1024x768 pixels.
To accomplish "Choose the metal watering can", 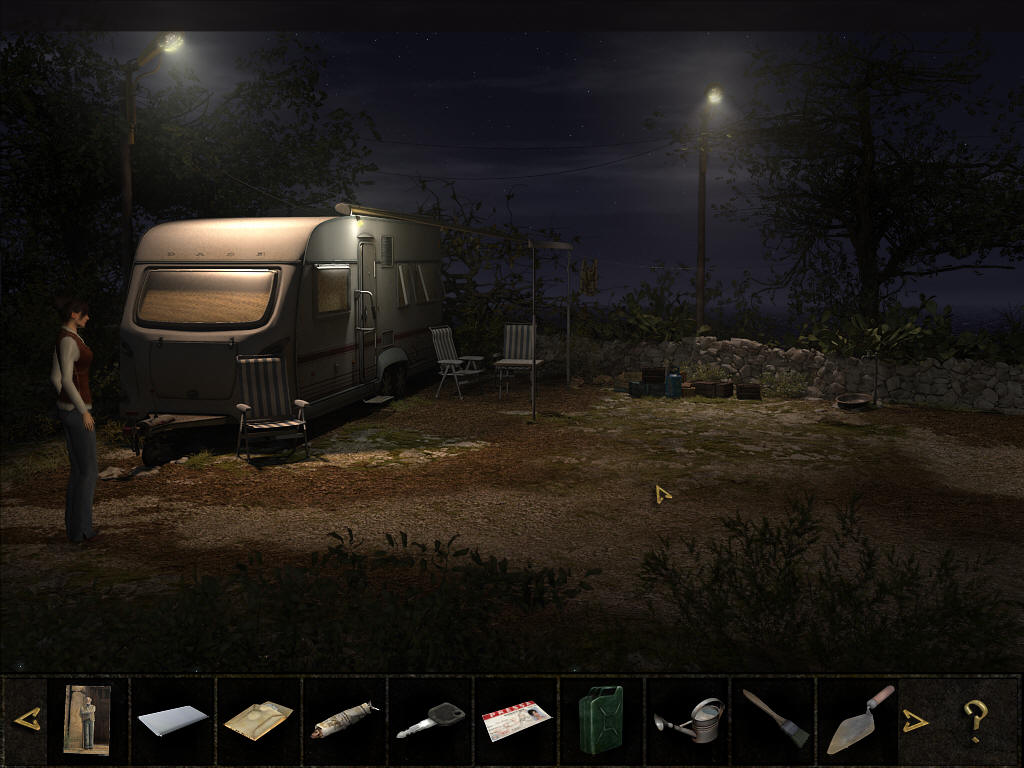I will 689,720.
